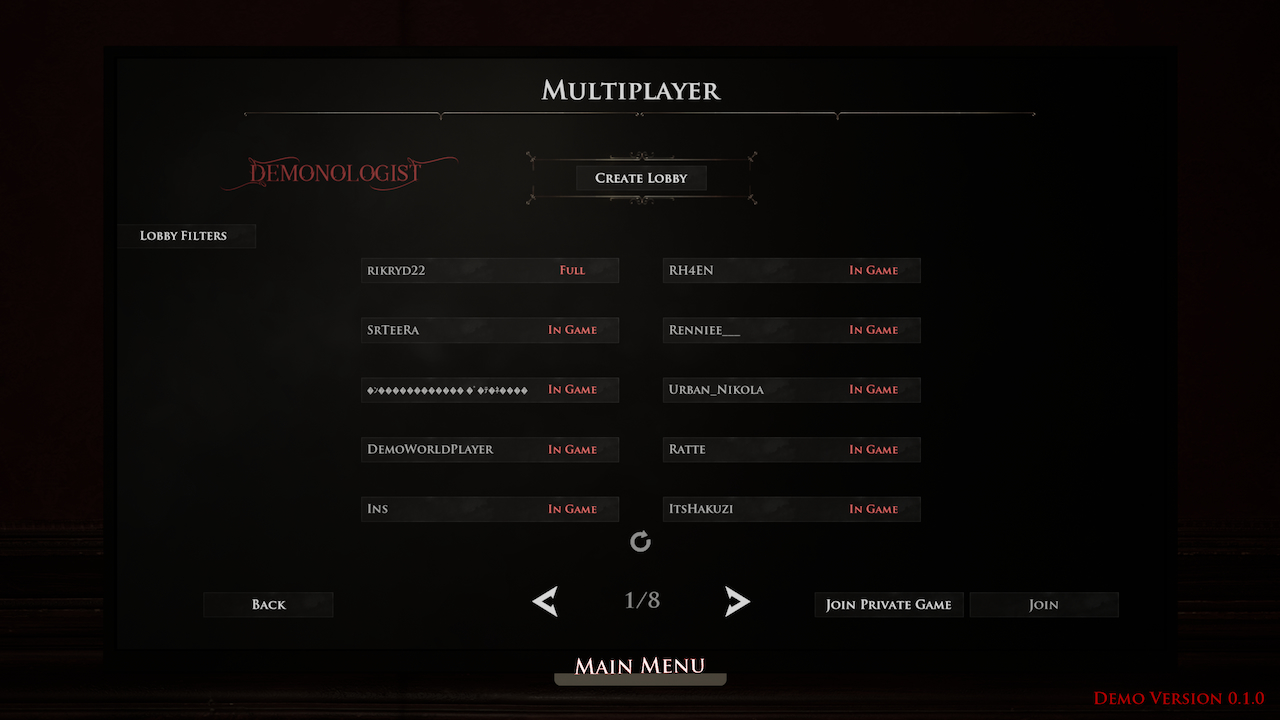Click the refresh lobby list icon

640,541
